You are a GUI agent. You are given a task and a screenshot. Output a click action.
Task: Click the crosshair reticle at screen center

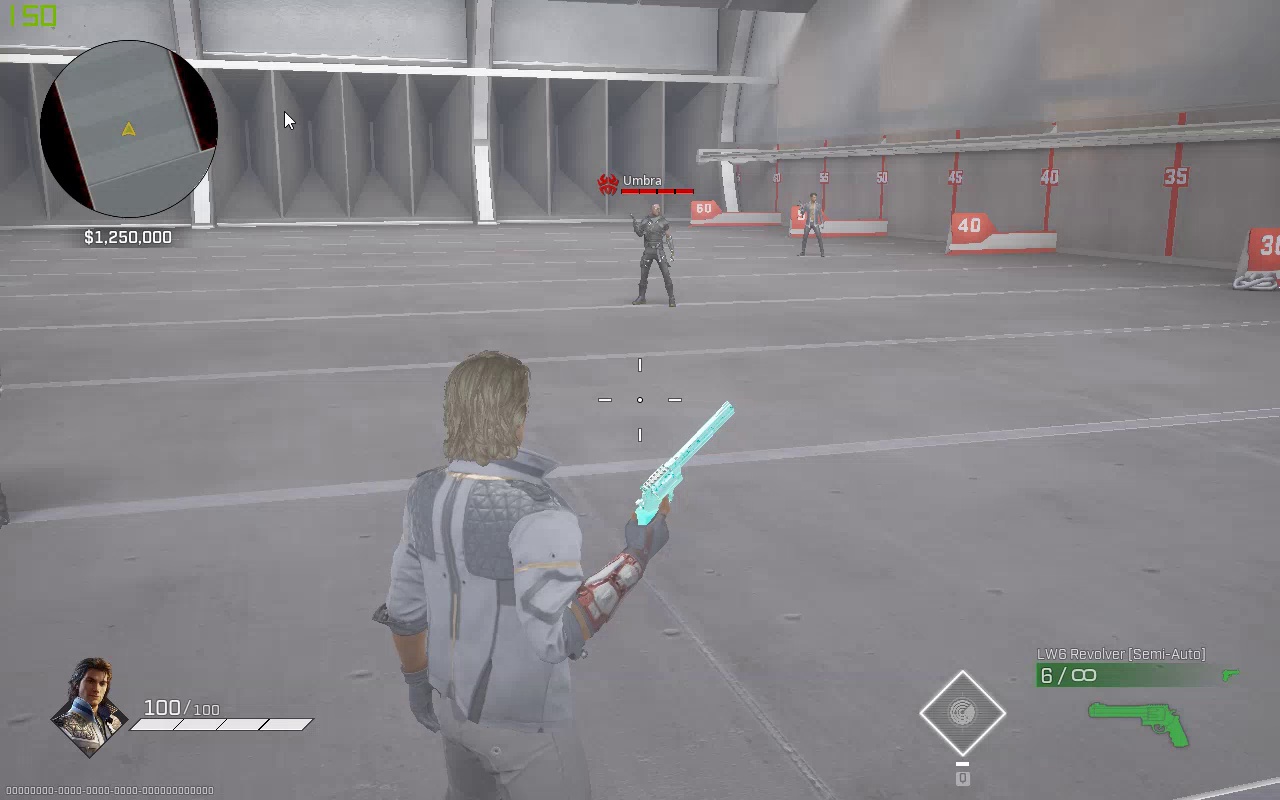pos(640,399)
